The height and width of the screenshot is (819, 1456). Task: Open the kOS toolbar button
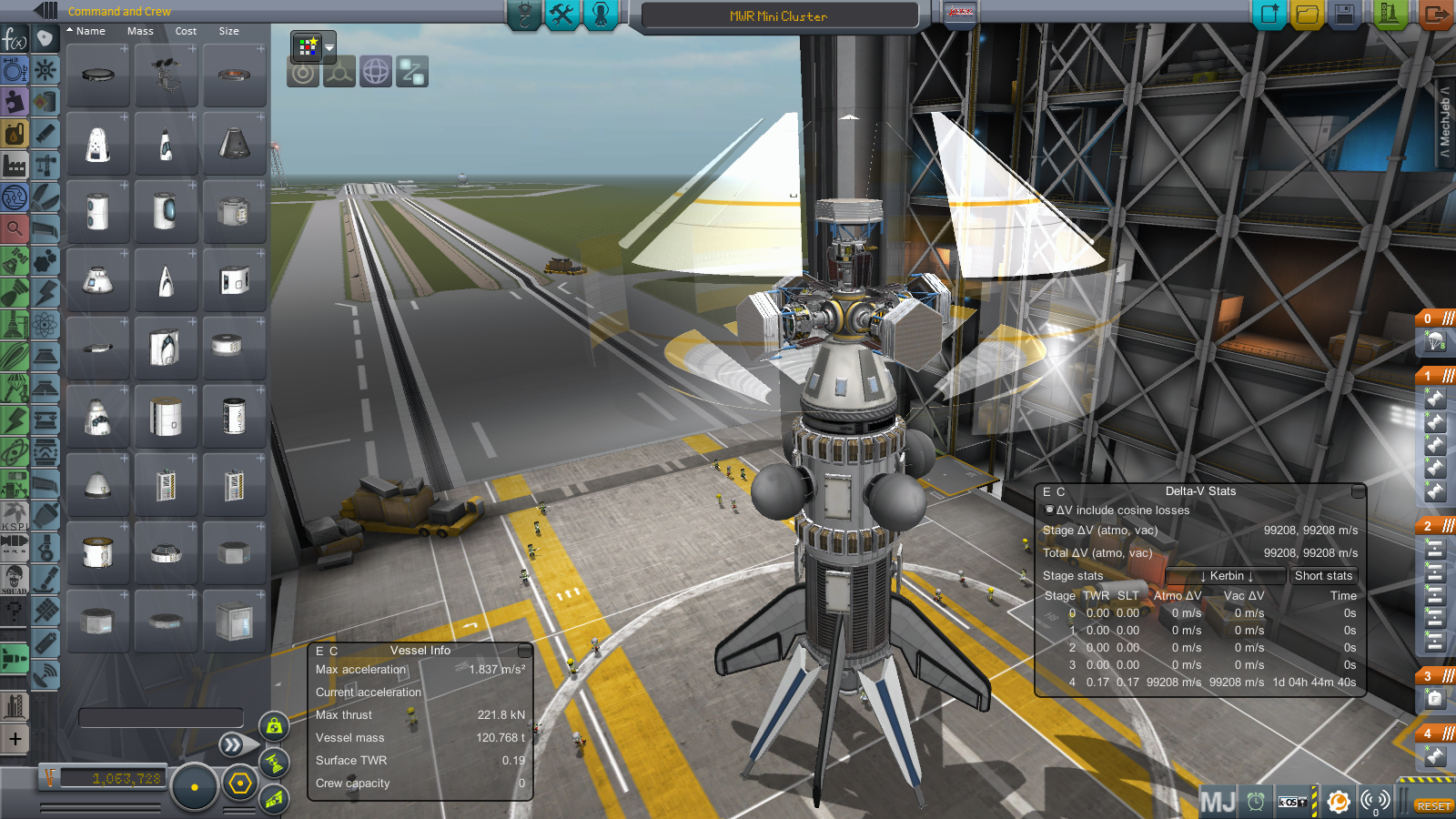click(x=1293, y=802)
